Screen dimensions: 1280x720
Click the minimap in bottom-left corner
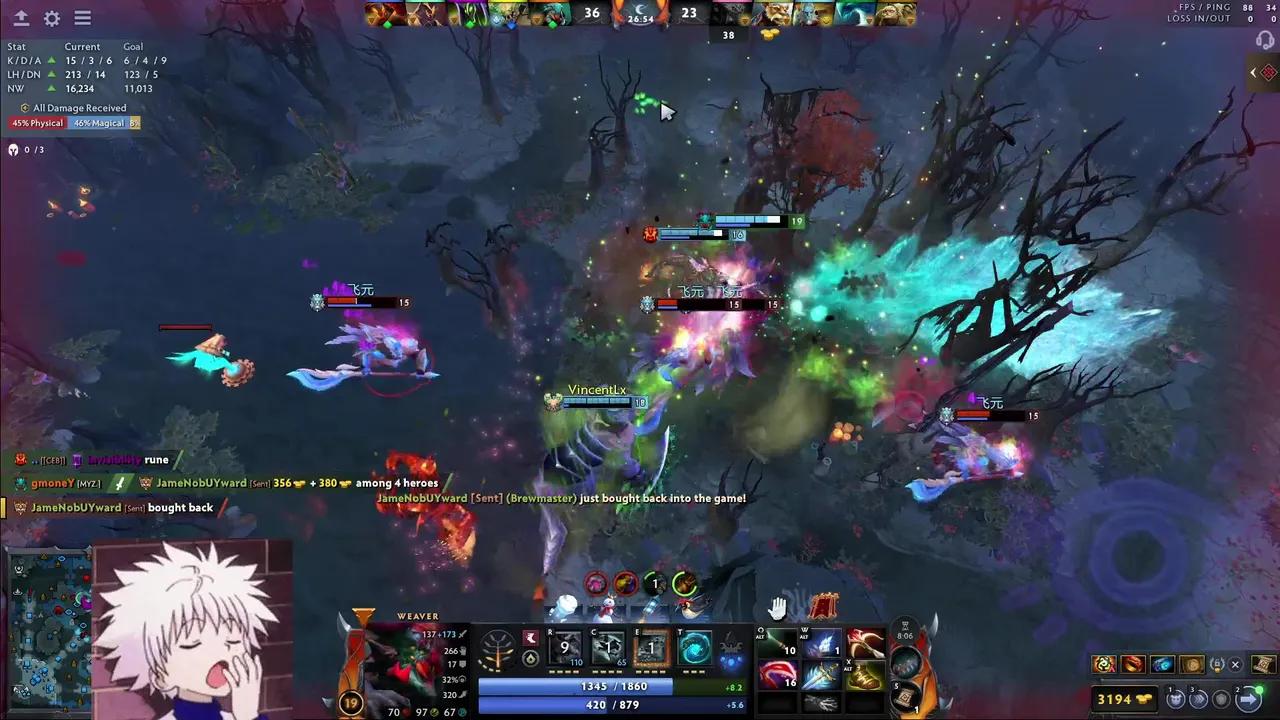48,630
